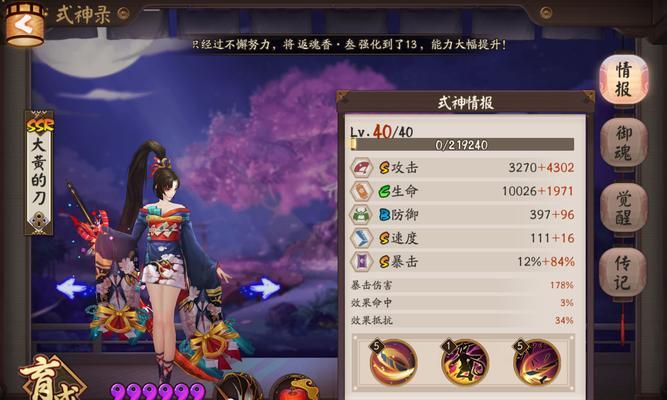Select the 攻击 stat row
The height and width of the screenshot is (400, 667).
460,167
